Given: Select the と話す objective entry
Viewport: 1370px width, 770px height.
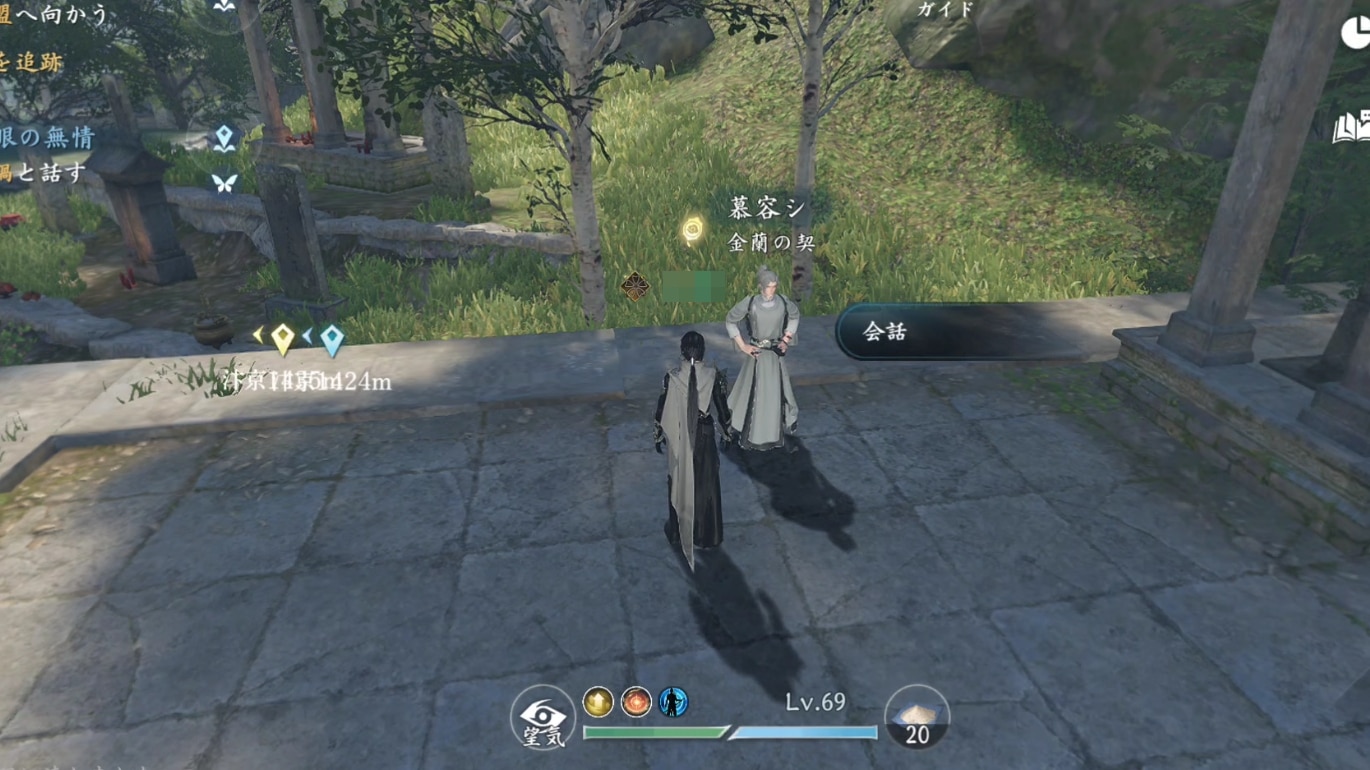Looking at the screenshot, I should [x=44, y=173].
